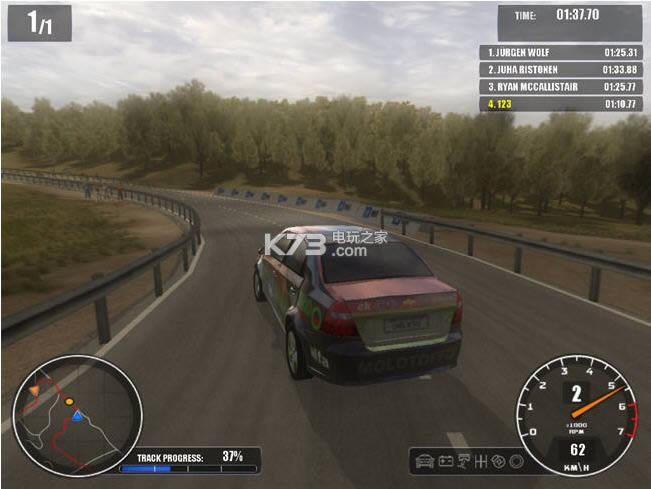Click the tire damage icon
651x489 pixels.
tap(514, 462)
